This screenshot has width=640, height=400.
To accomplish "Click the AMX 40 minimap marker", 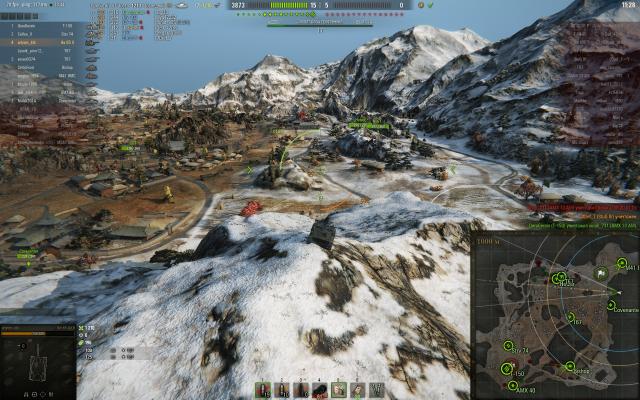I will click(x=513, y=386).
